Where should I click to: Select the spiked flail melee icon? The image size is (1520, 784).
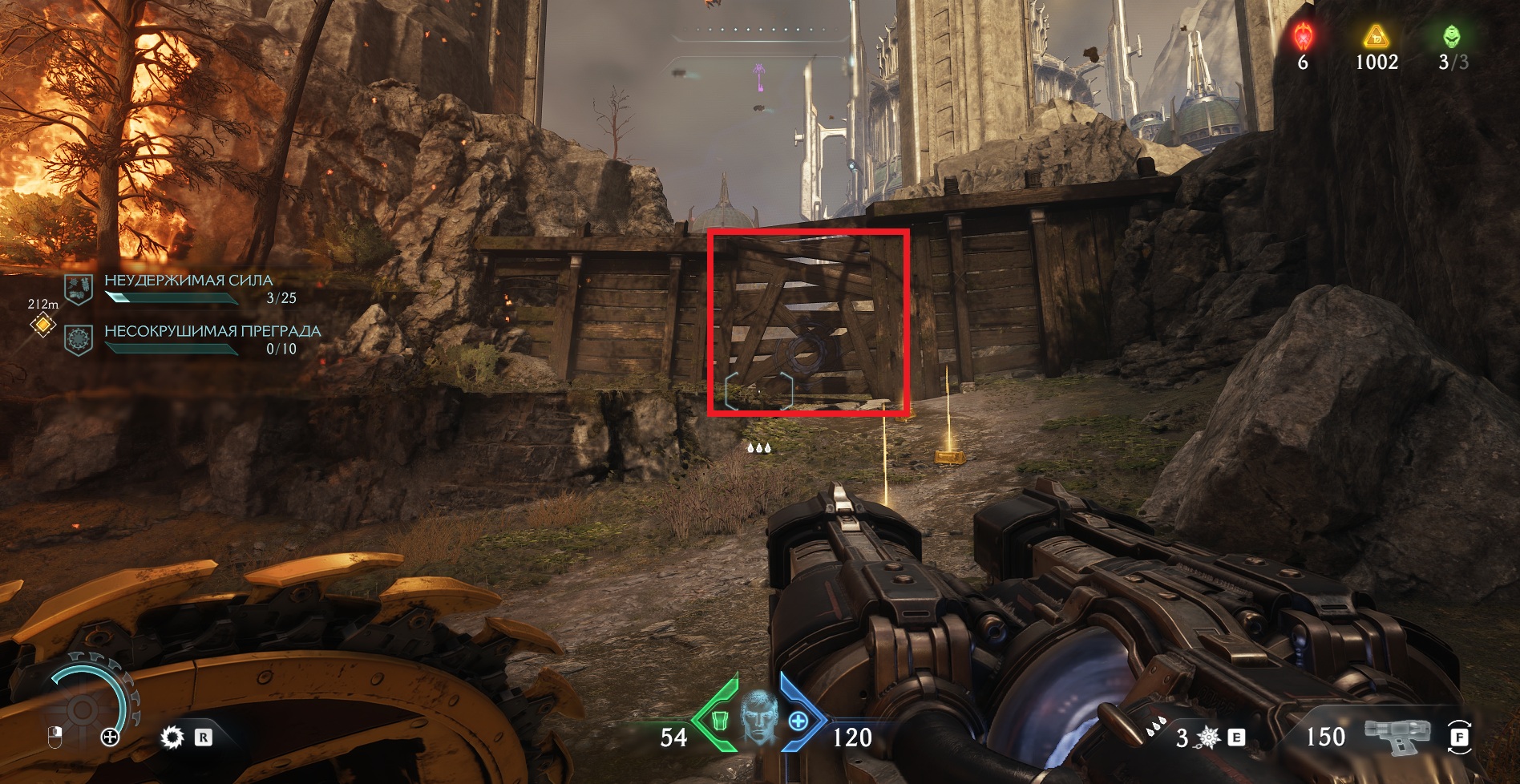pyautogui.click(x=1208, y=737)
